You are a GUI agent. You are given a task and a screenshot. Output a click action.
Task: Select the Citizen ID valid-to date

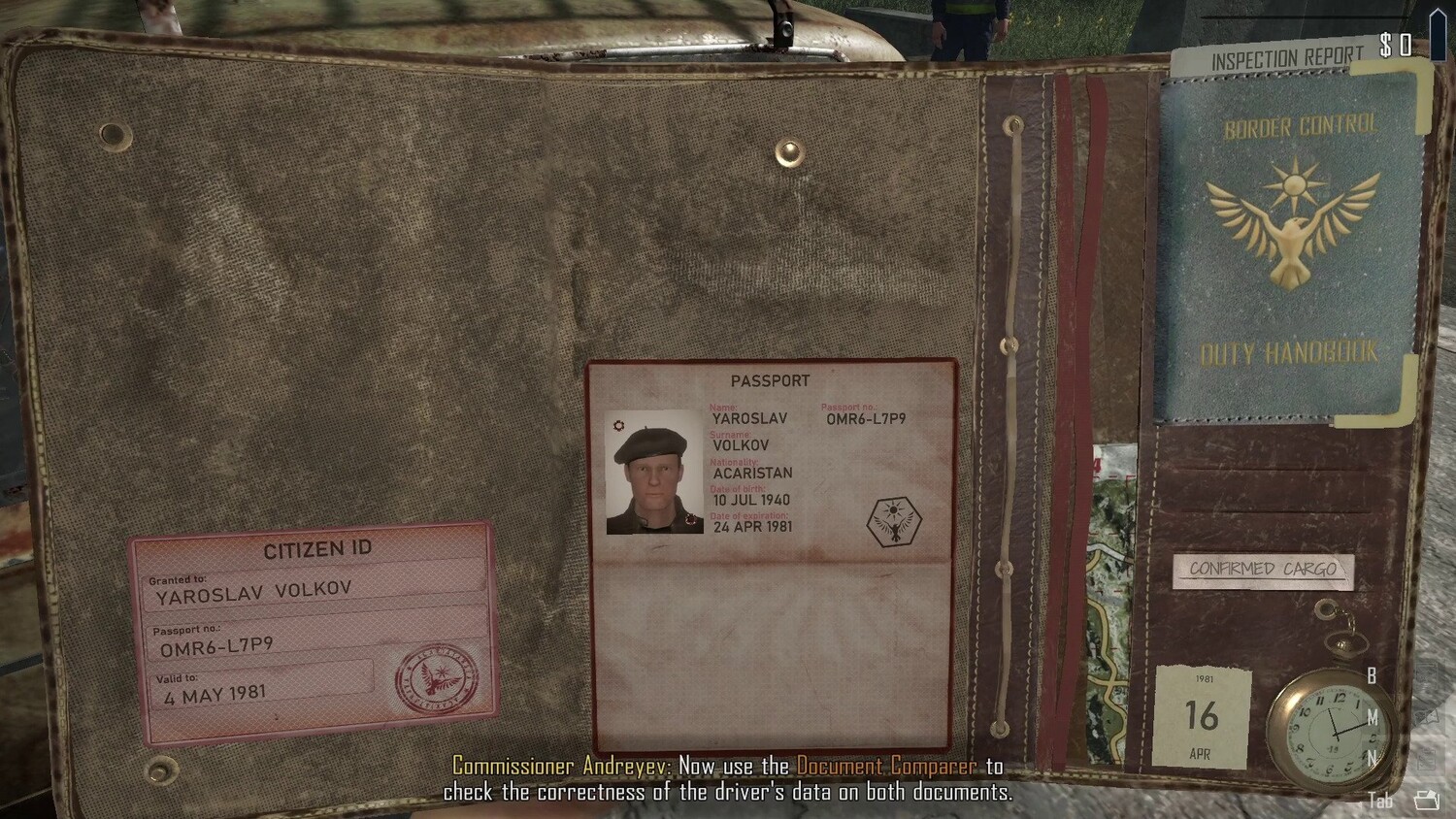(x=215, y=694)
